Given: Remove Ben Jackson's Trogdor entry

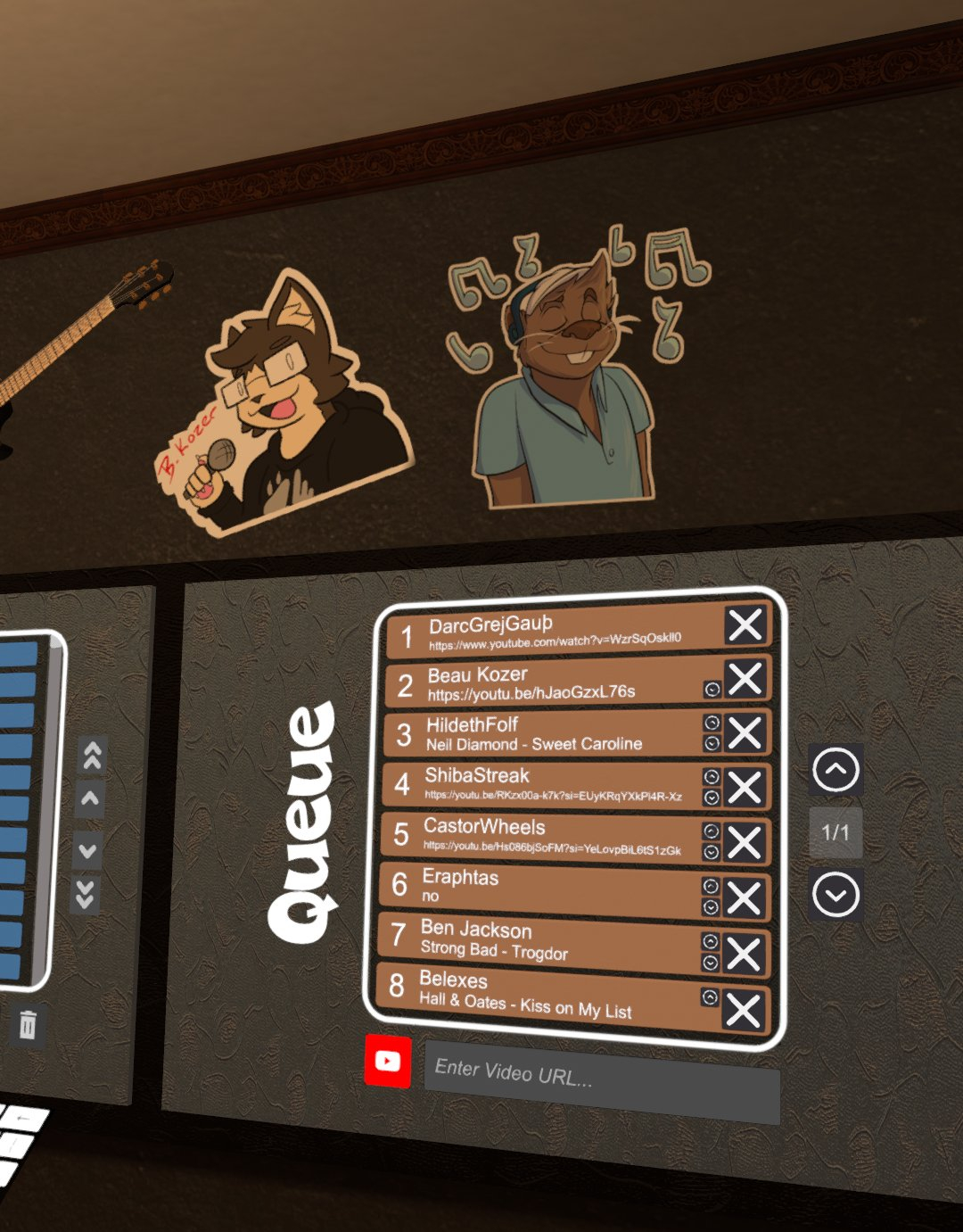Looking at the screenshot, I should tap(743, 954).
